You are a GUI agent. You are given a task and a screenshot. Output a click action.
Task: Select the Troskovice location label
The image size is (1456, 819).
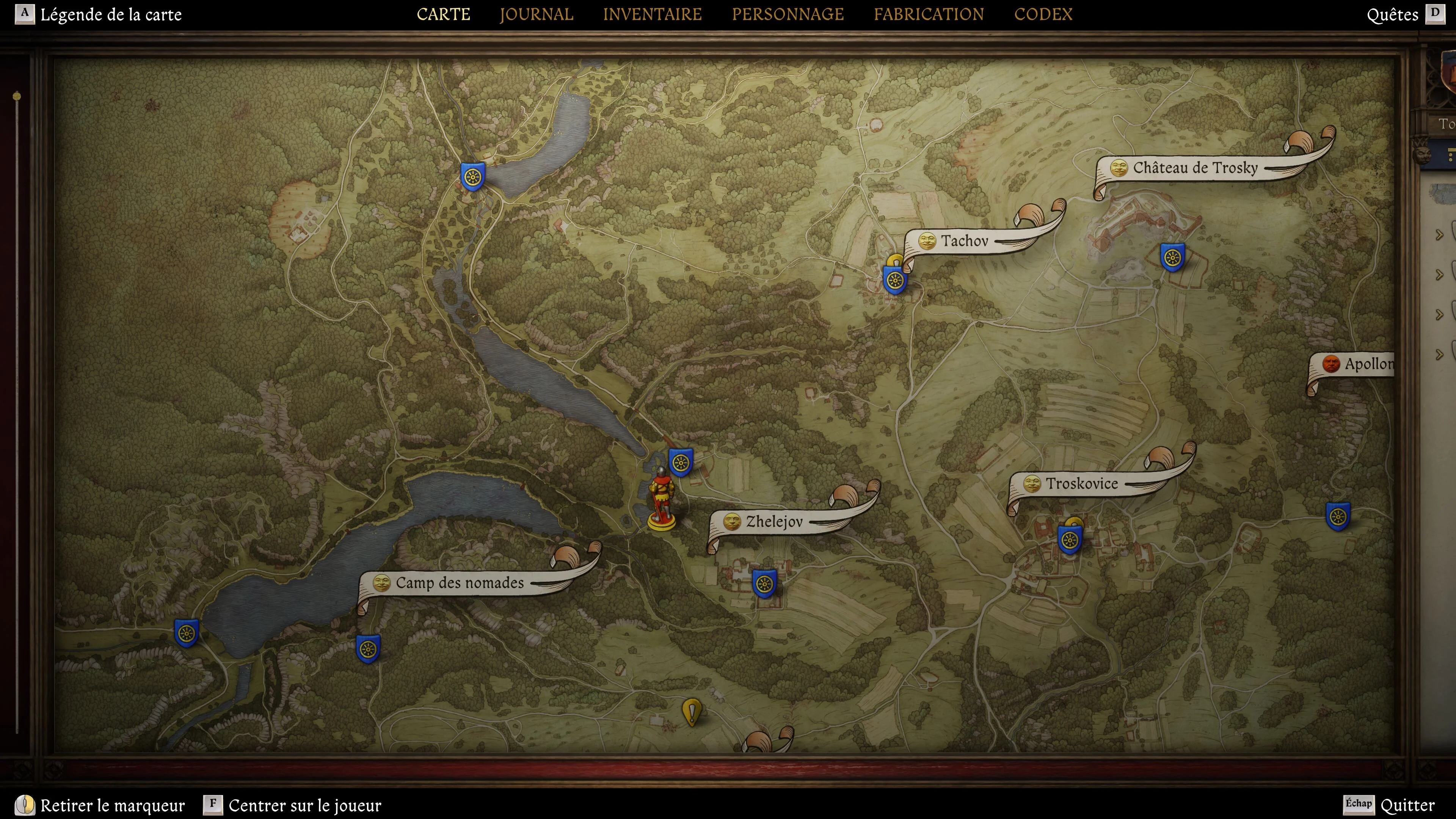(1081, 484)
